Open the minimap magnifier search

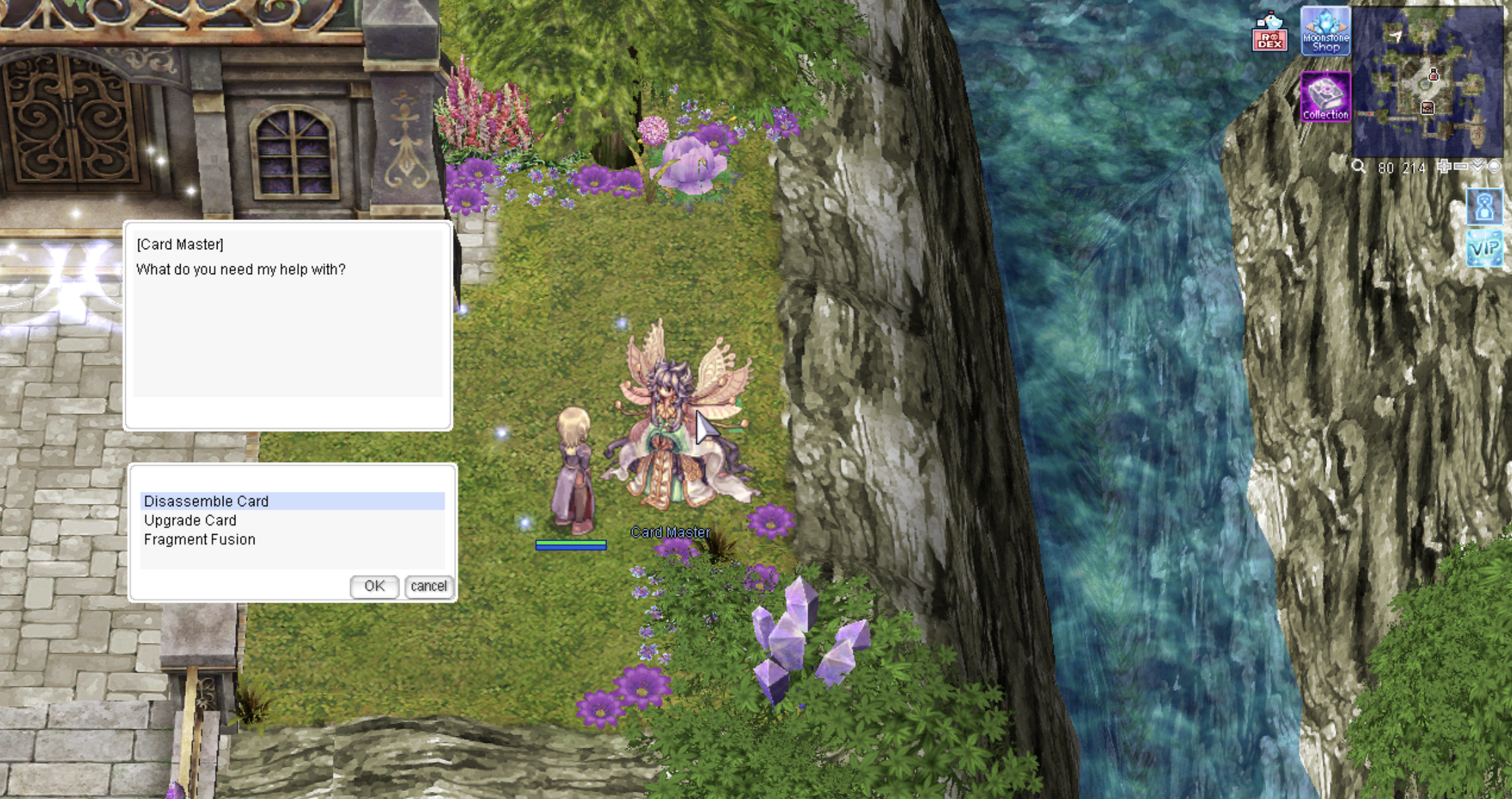coord(1358,167)
